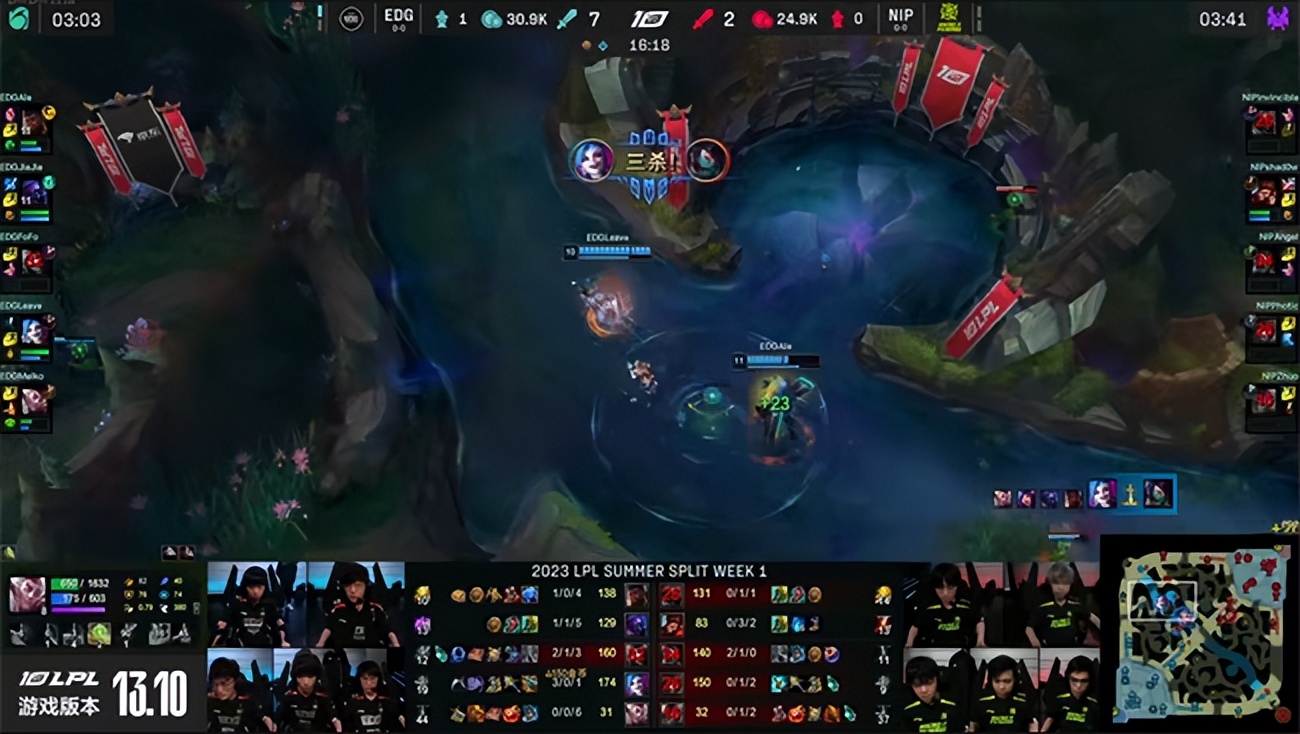The width and height of the screenshot is (1300, 734).
Task: Select NIPZhuo's champion portrait in the sidebar
Action: click(x=1264, y=400)
